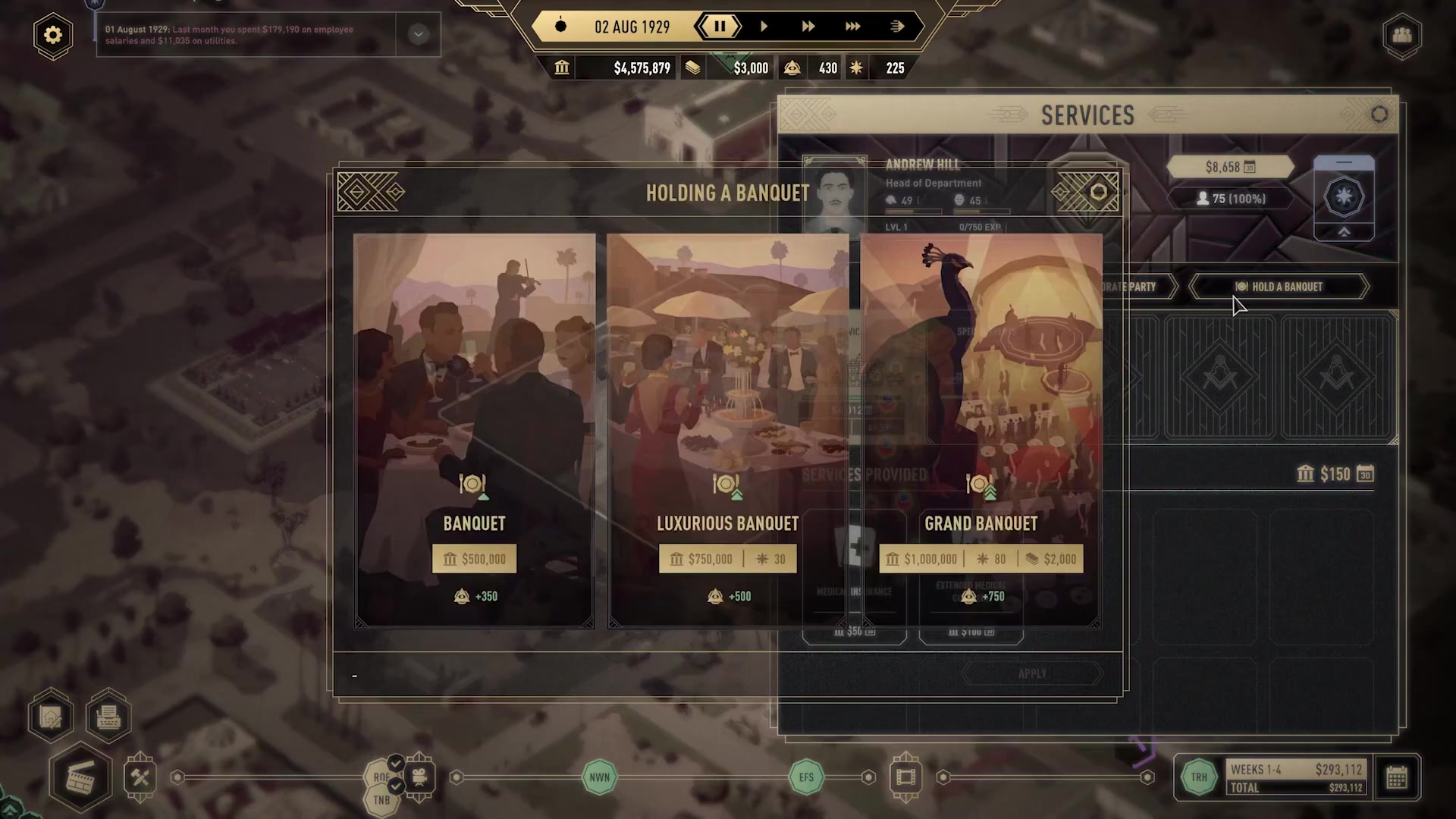Select the Banquet card for $500,000
This screenshot has height=819, width=1456.
point(474,430)
